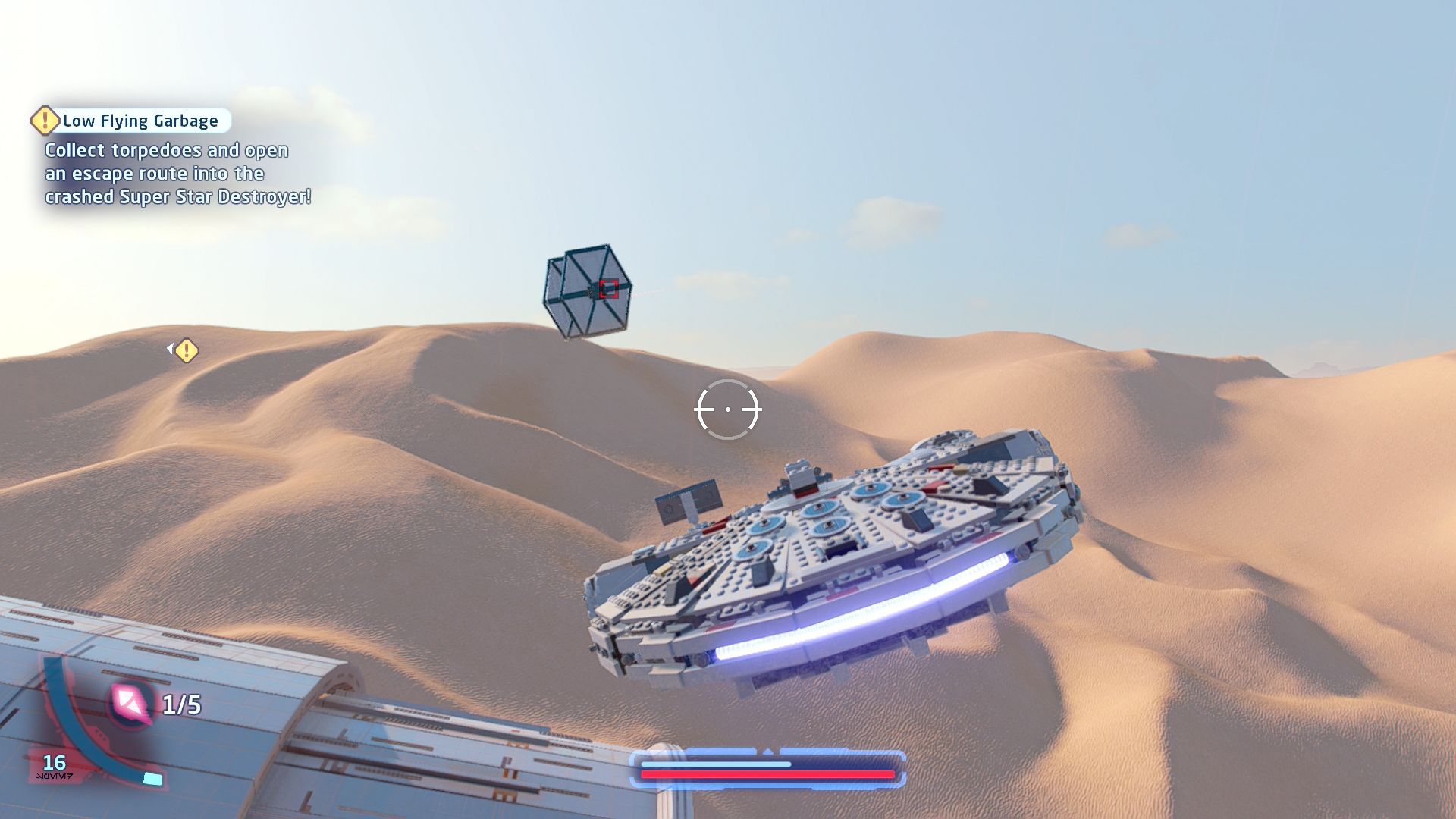Image resolution: width=1456 pixels, height=819 pixels.
Task: Select the pink torpedo ammo icon
Action: point(130,703)
